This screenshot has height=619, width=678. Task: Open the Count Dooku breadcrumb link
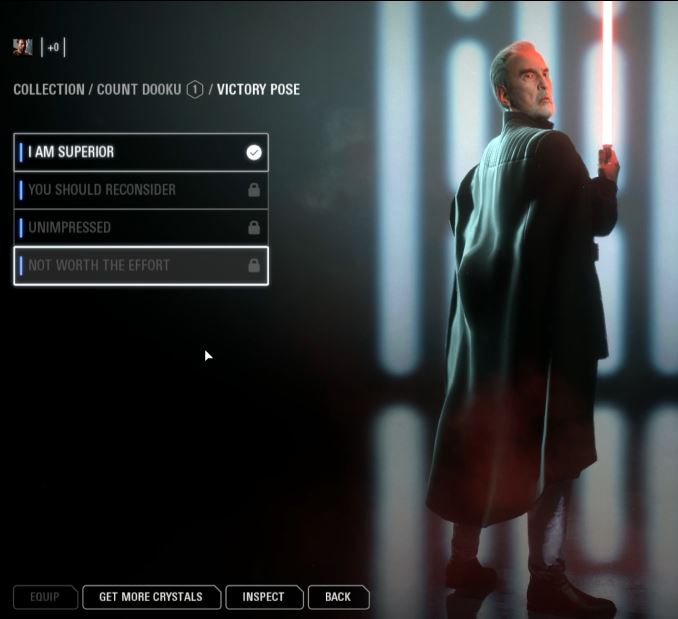[139, 90]
